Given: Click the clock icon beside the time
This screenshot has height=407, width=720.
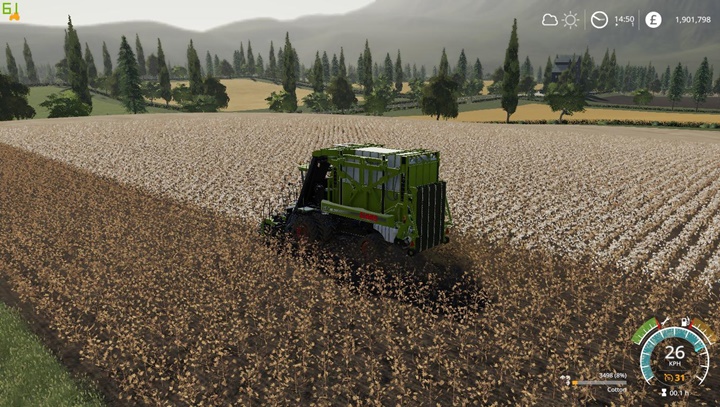Looking at the screenshot, I should pos(599,19).
